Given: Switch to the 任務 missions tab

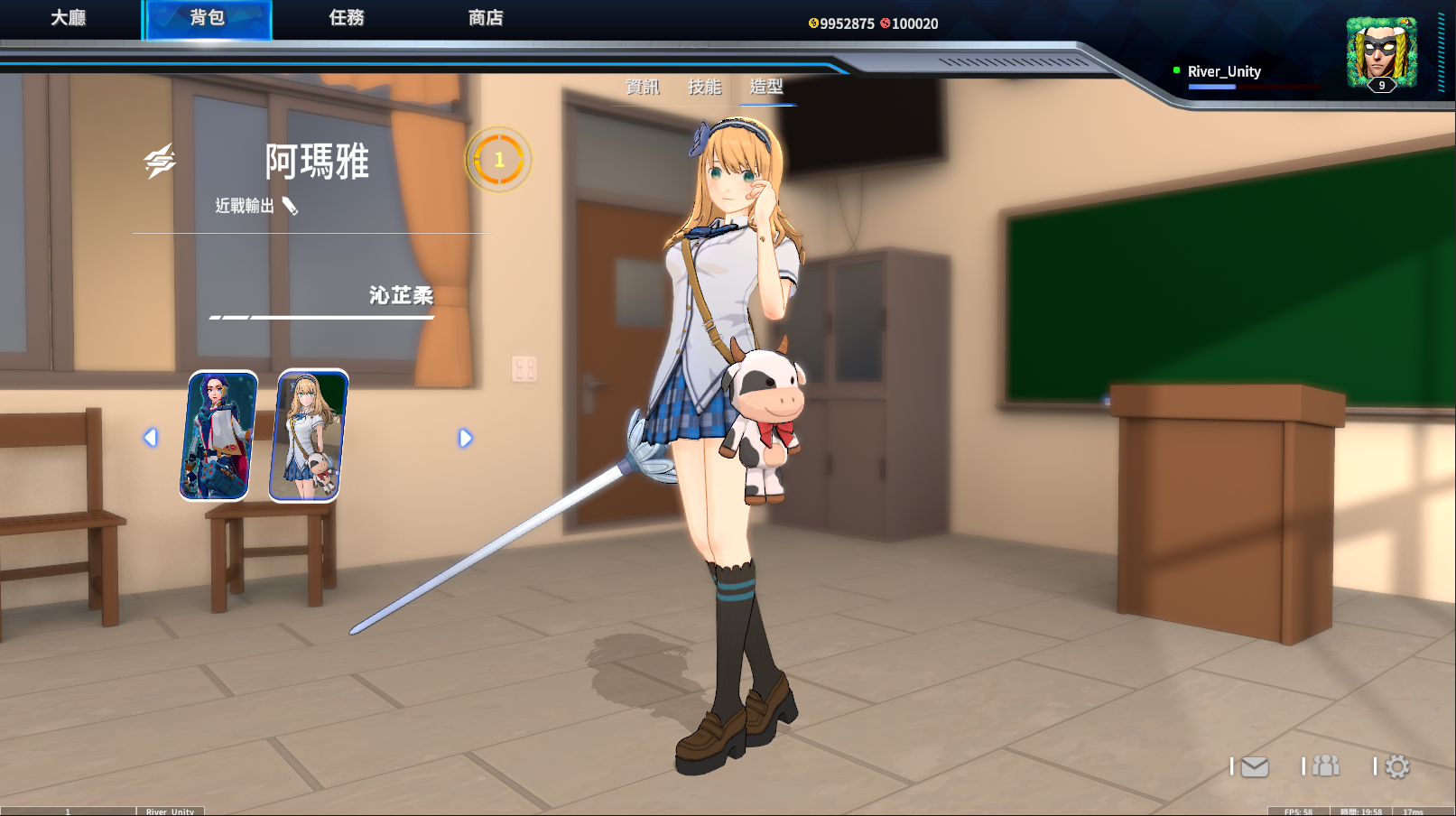Looking at the screenshot, I should [347, 18].
